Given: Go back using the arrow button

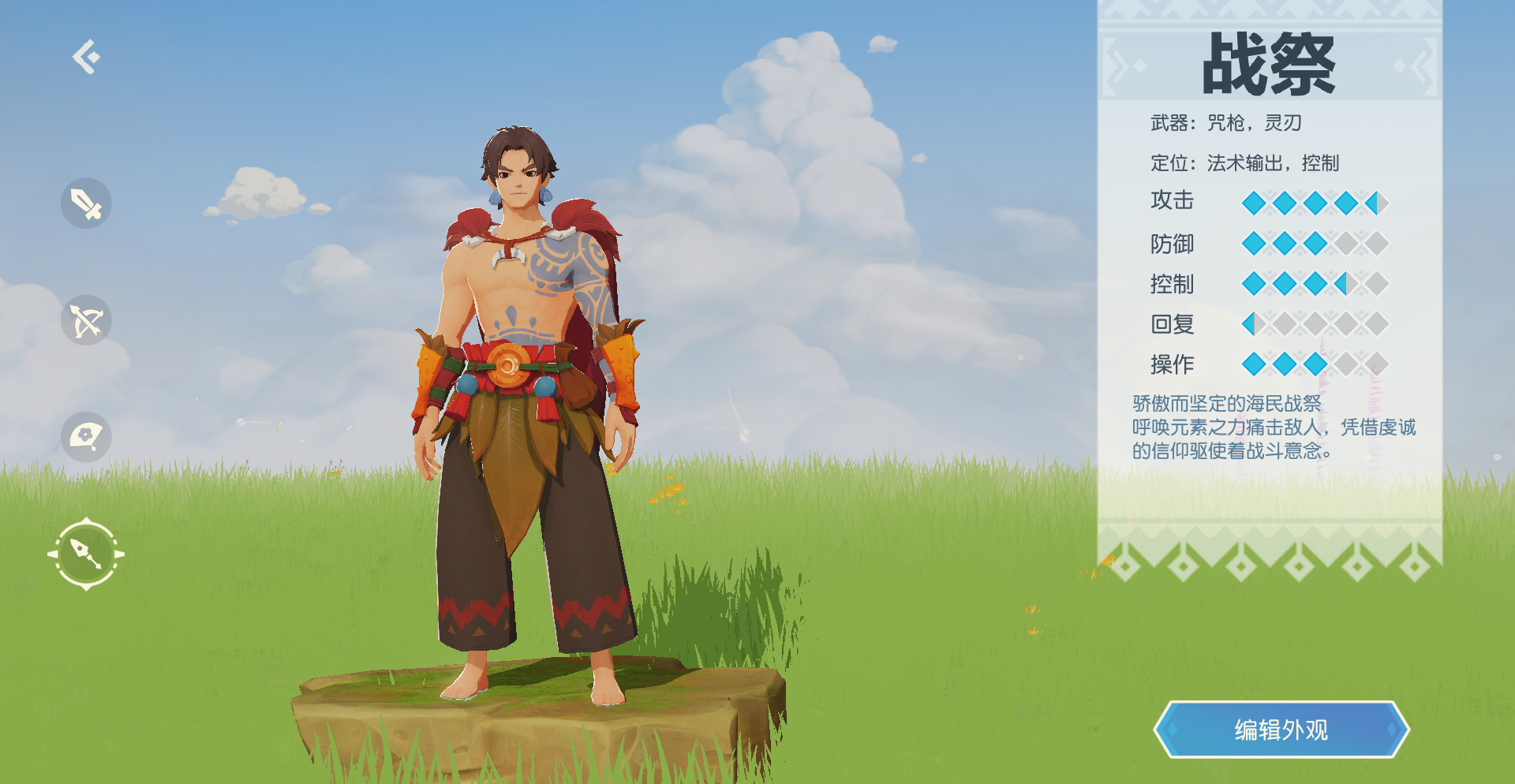Looking at the screenshot, I should [x=86, y=57].
